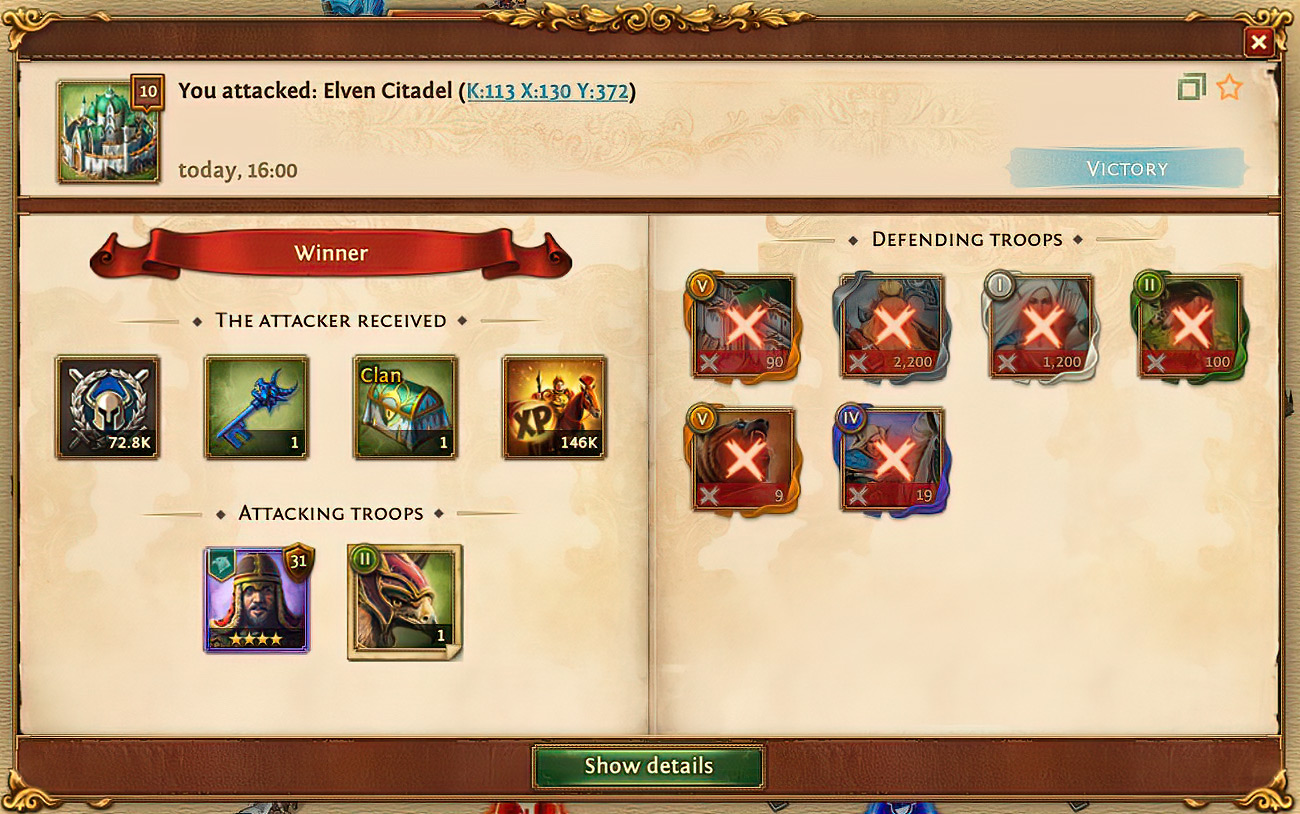Choose the tier II attacking troop card
The height and width of the screenshot is (814, 1300).
404,600
